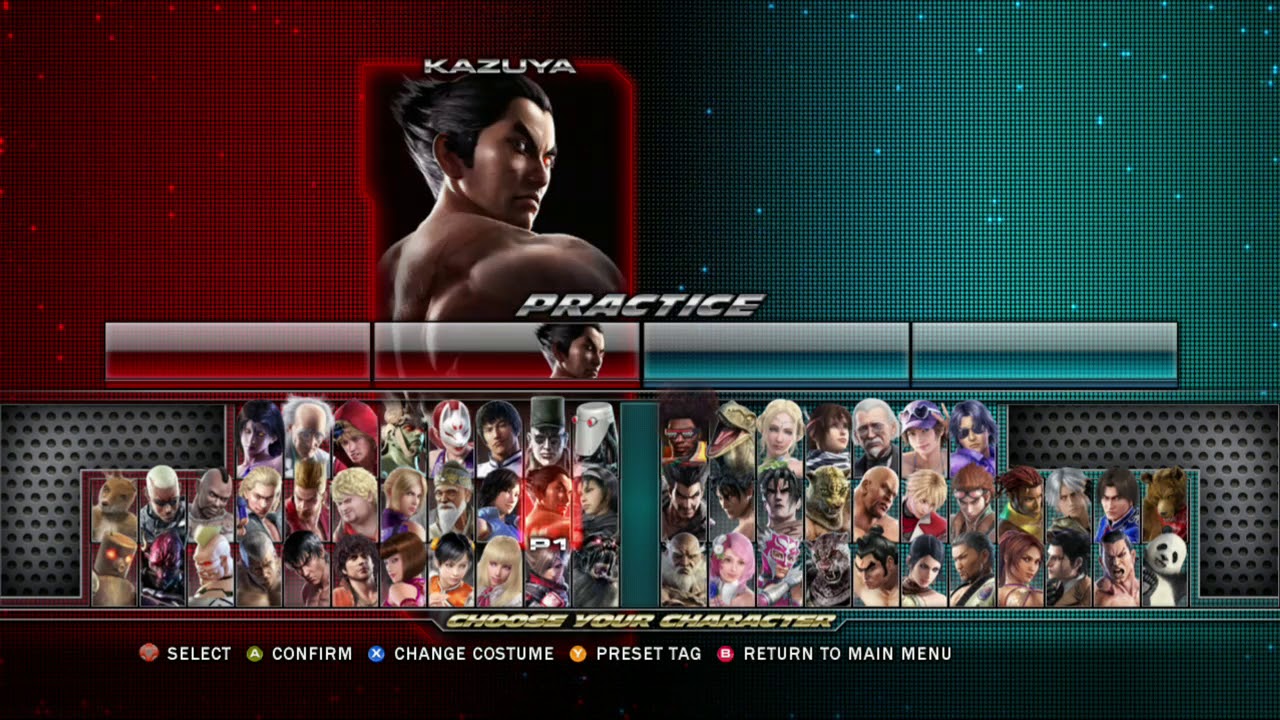The height and width of the screenshot is (720, 1280).
Task: Select pink-haired Alisa's portrait
Action: click(x=733, y=568)
